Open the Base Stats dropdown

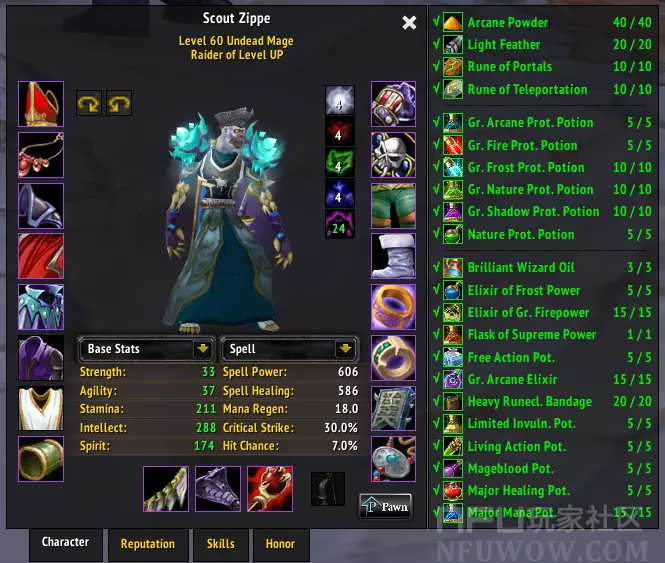pos(146,349)
